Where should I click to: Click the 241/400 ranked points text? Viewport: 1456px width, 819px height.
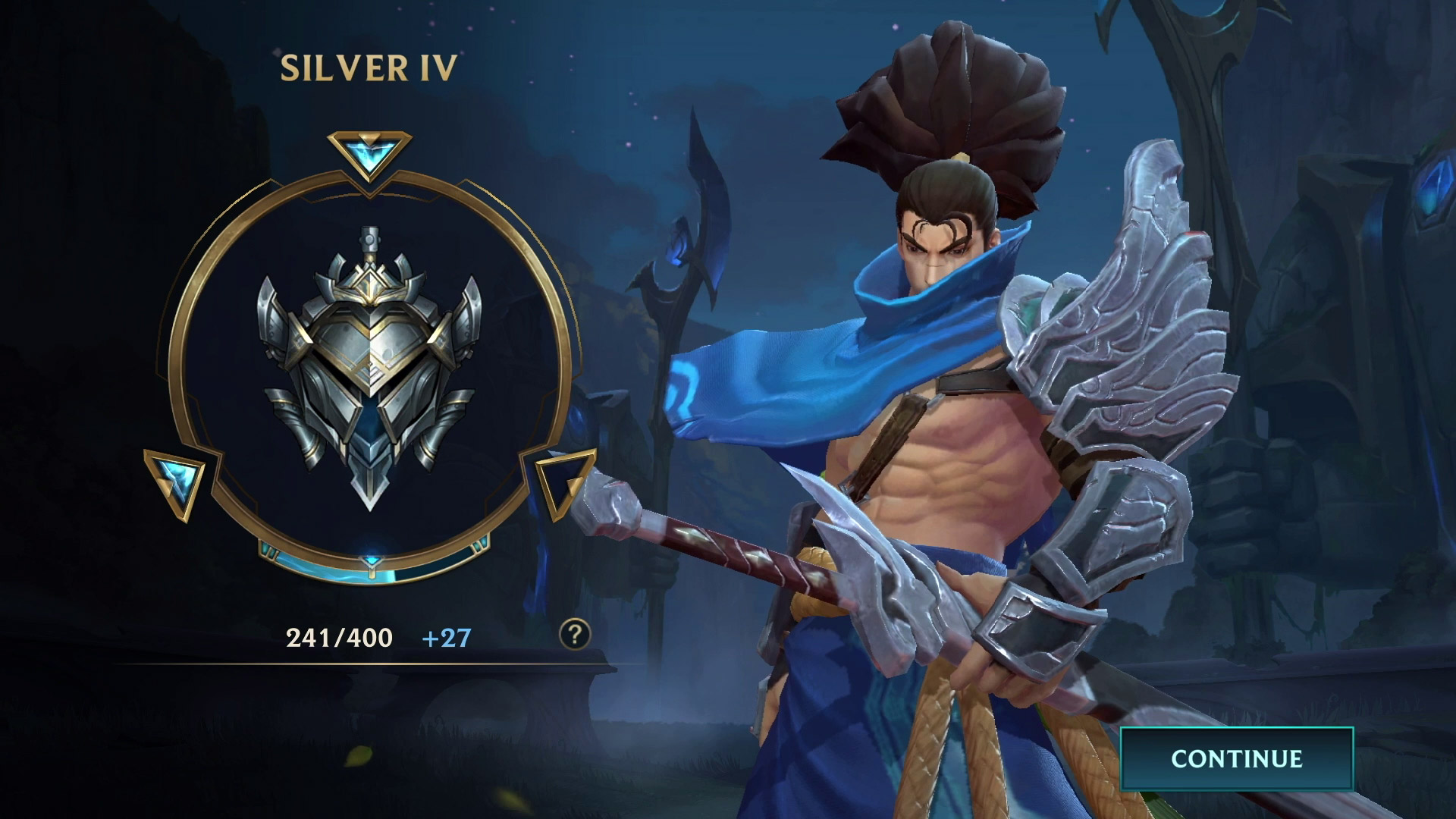pyautogui.click(x=339, y=639)
